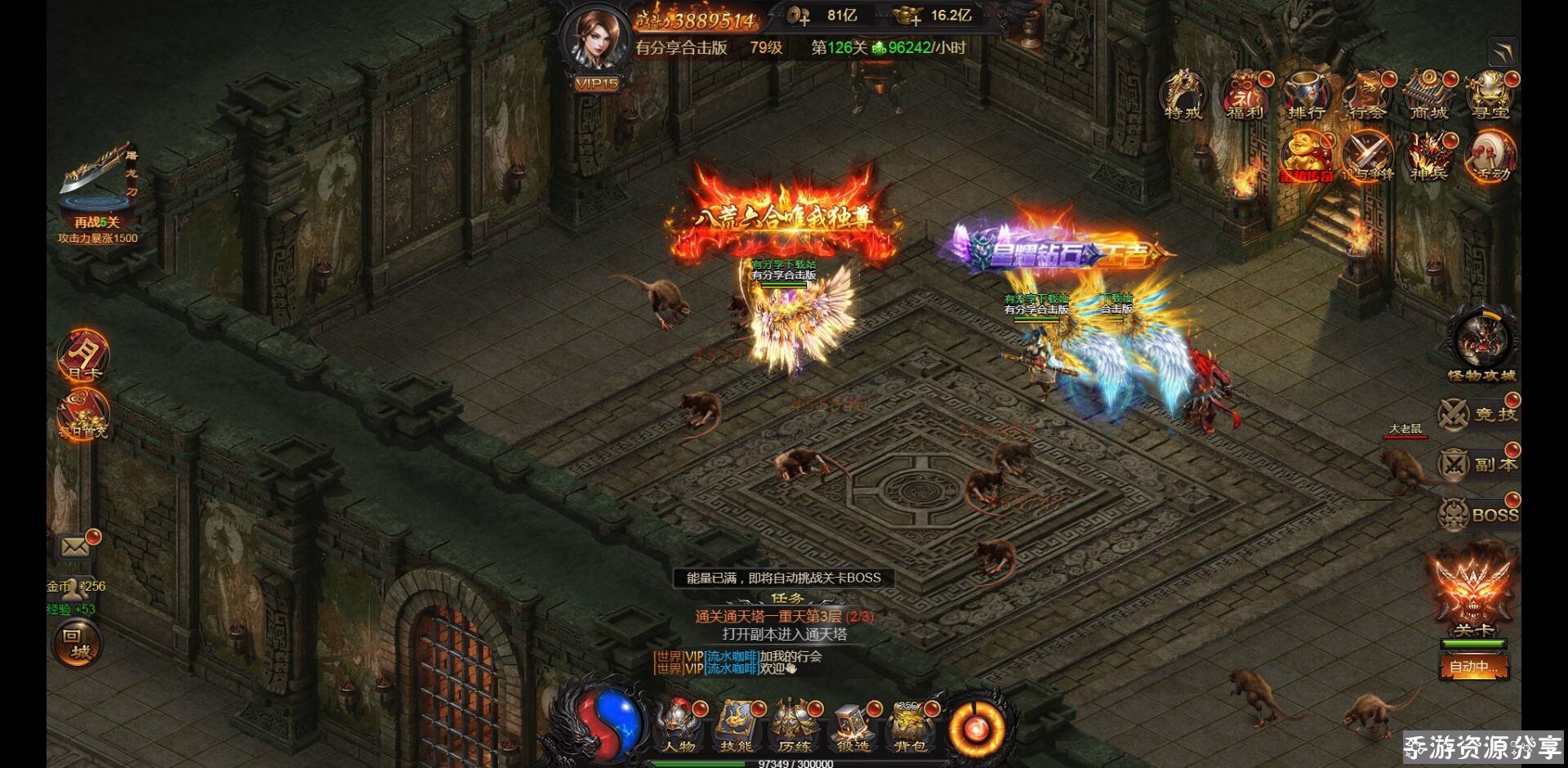Image resolution: width=1568 pixels, height=768 pixels.
Task: Open the 背包 backpack
Action: pos(908,726)
